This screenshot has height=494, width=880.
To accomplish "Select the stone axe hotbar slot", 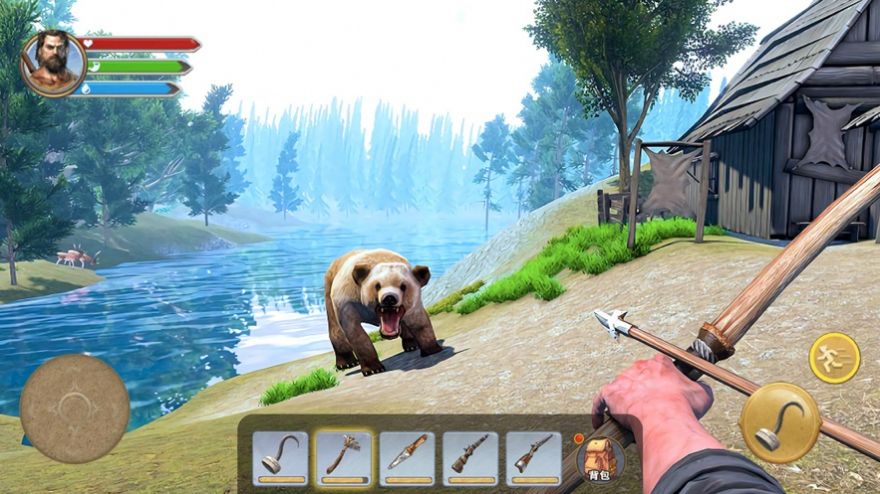I will (x=344, y=457).
